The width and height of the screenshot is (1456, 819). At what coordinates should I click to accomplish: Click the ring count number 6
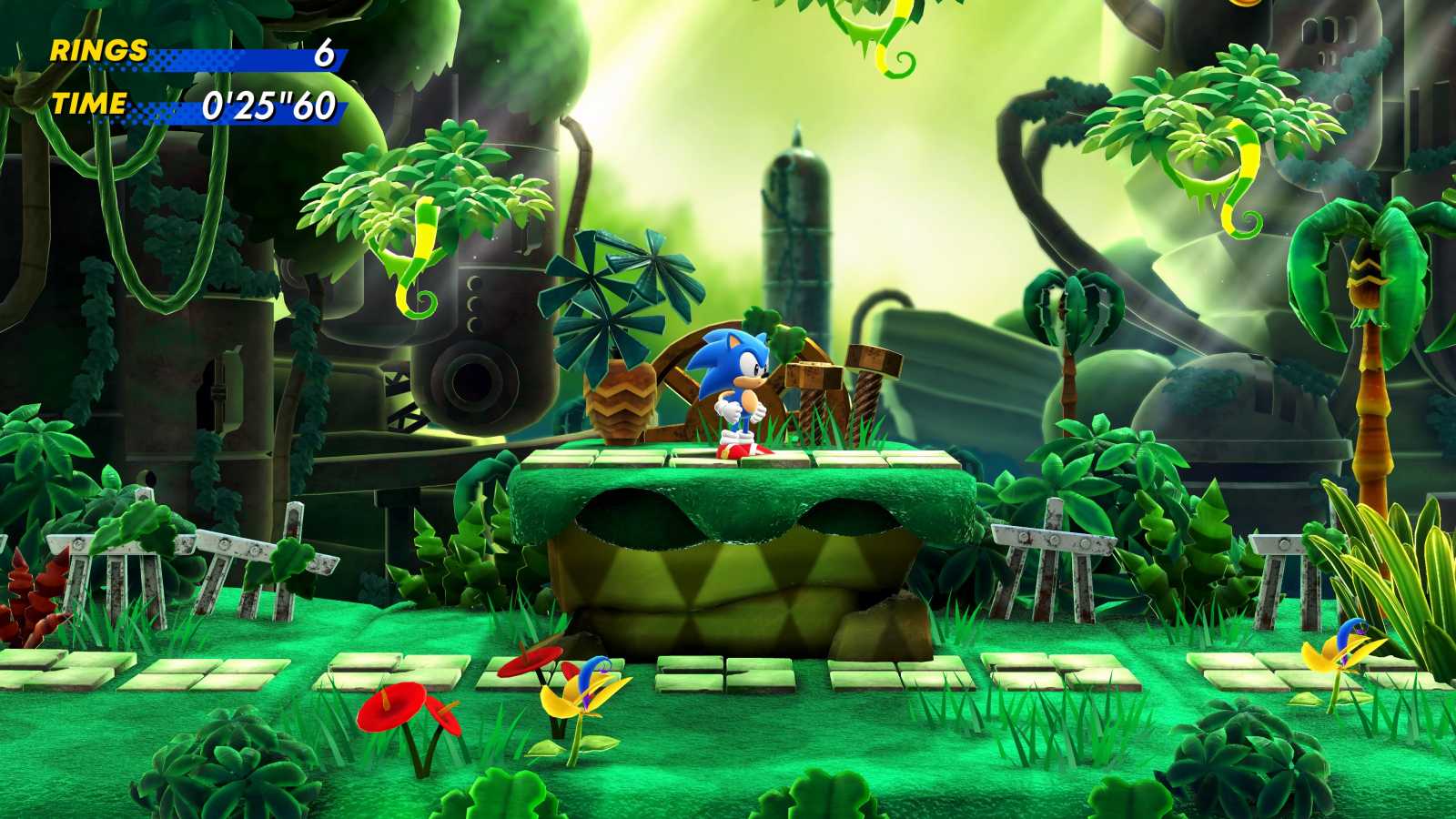tap(323, 55)
